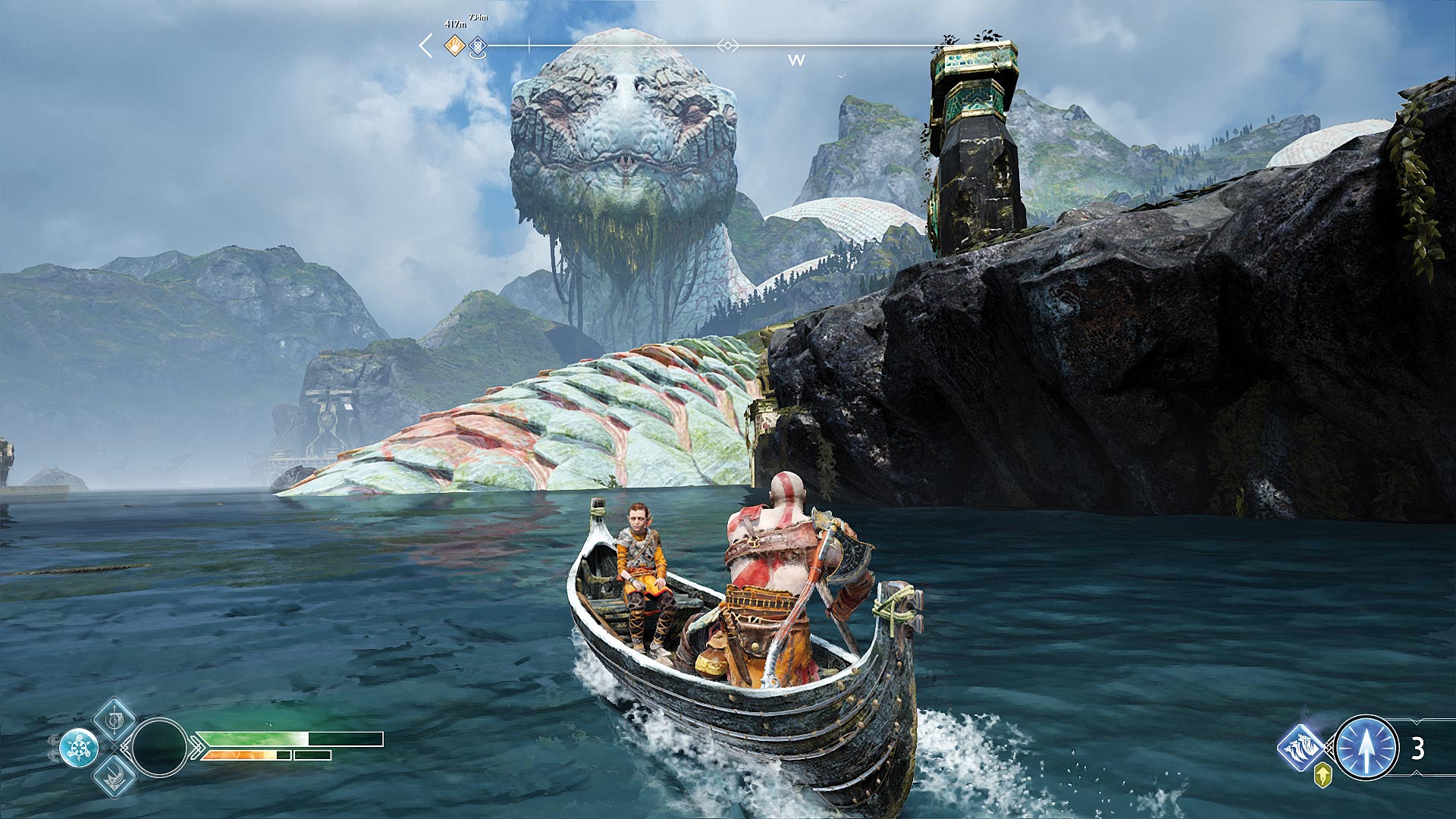1456x819 pixels.
Task: Click the center diamond marker on the compass
Action: [x=727, y=46]
